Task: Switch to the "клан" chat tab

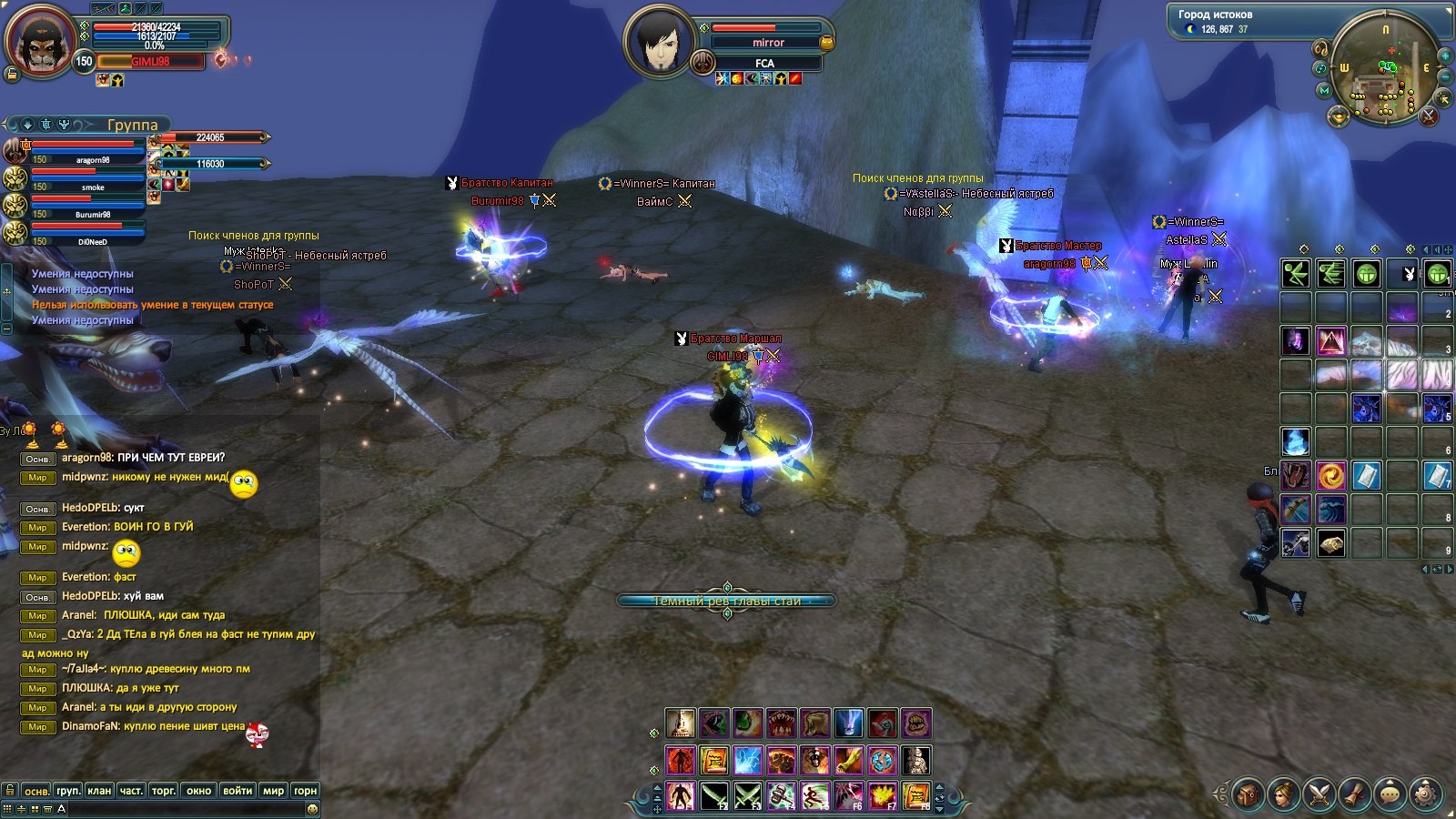Action: coord(100,791)
